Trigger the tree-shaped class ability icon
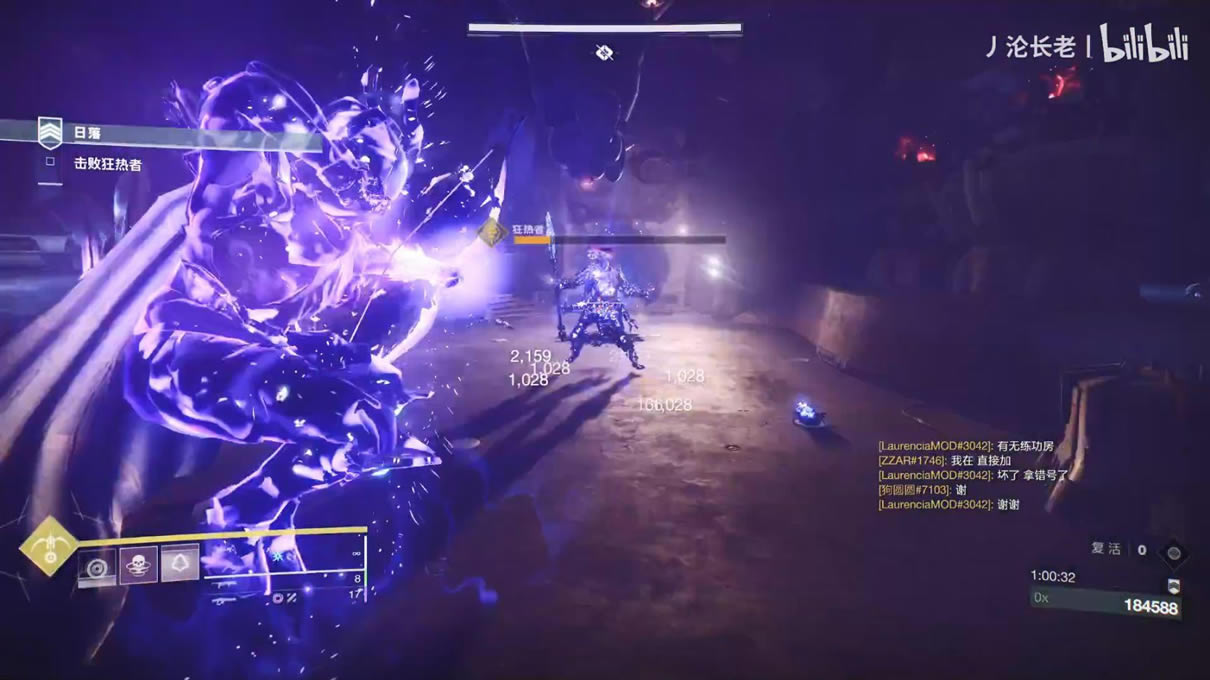 (x=180, y=567)
